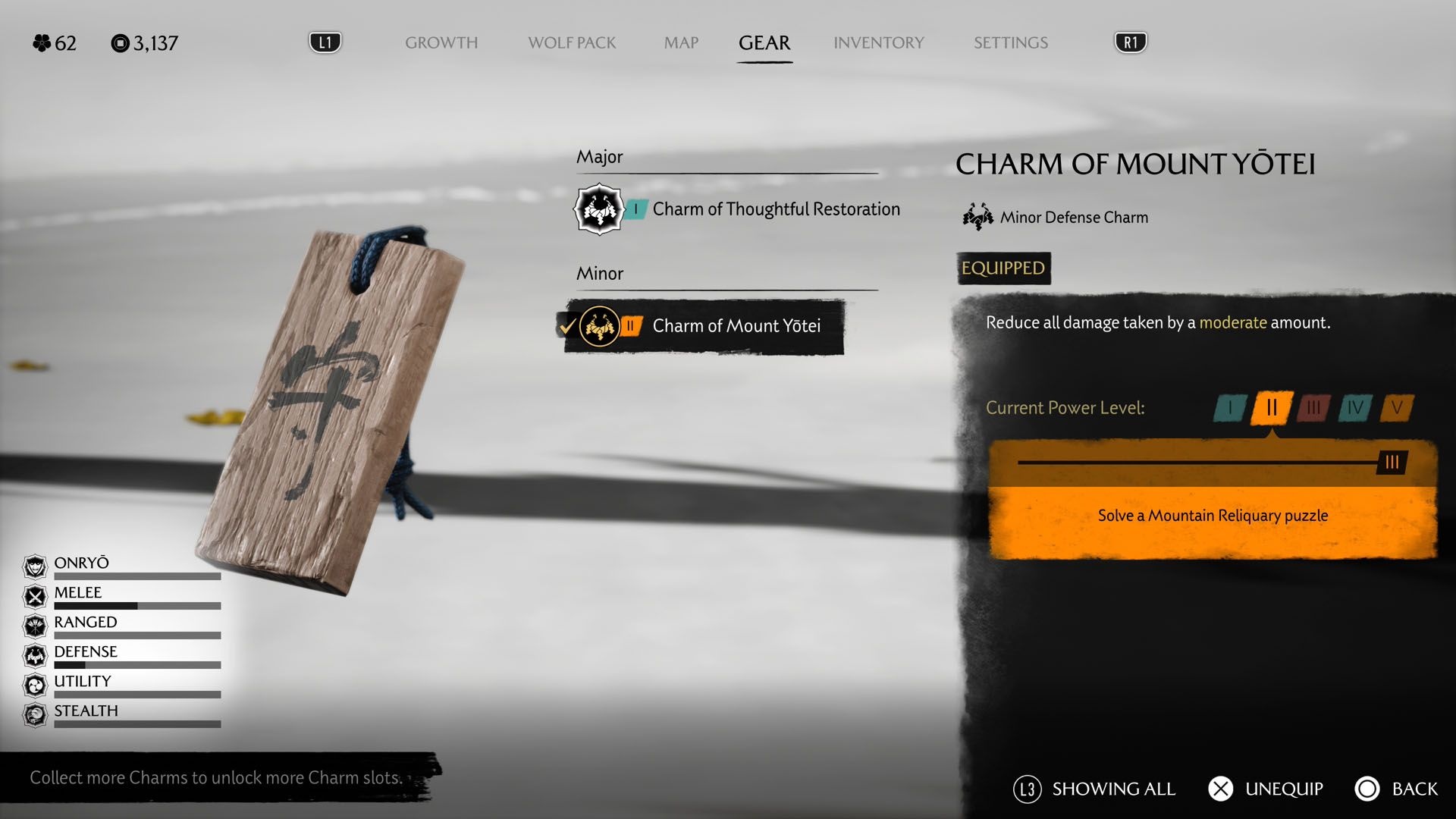Pick power level IV indicator

[x=1355, y=408]
